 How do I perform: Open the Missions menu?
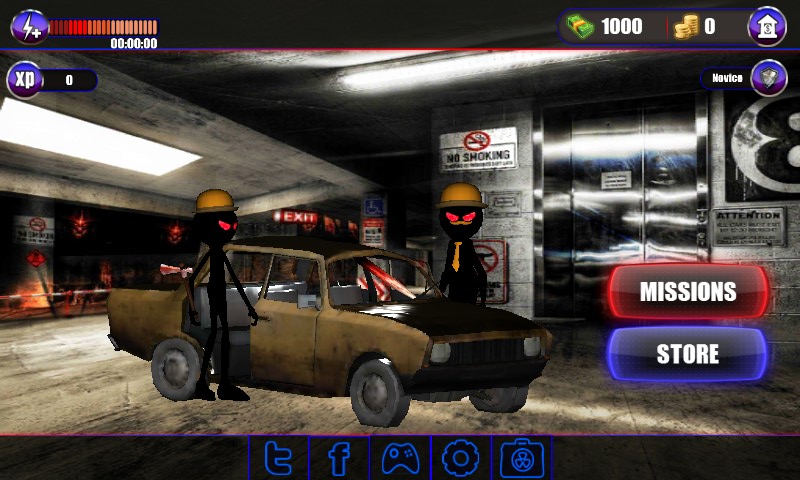point(688,292)
